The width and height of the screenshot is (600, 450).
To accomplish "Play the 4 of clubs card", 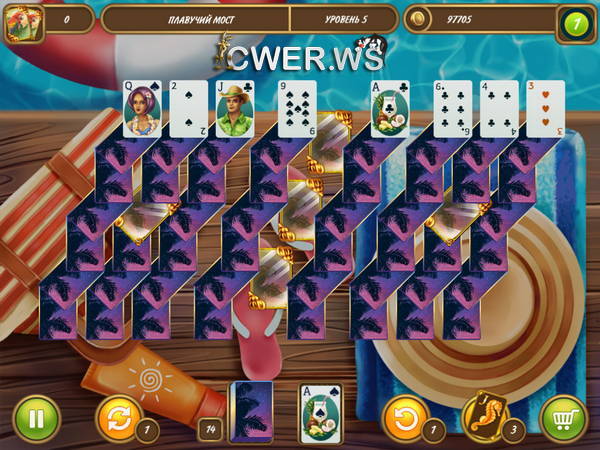I will click(498, 108).
